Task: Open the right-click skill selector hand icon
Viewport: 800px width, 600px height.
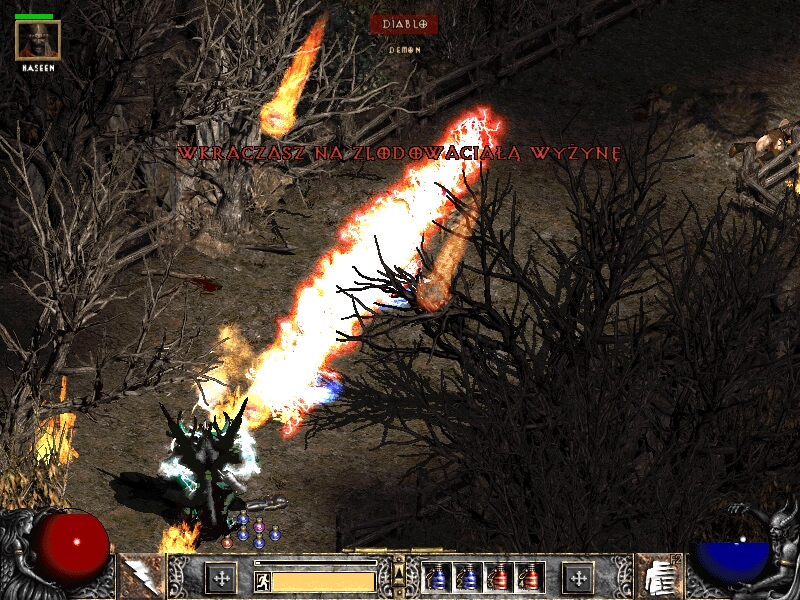Action: click(x=659, y=578)
